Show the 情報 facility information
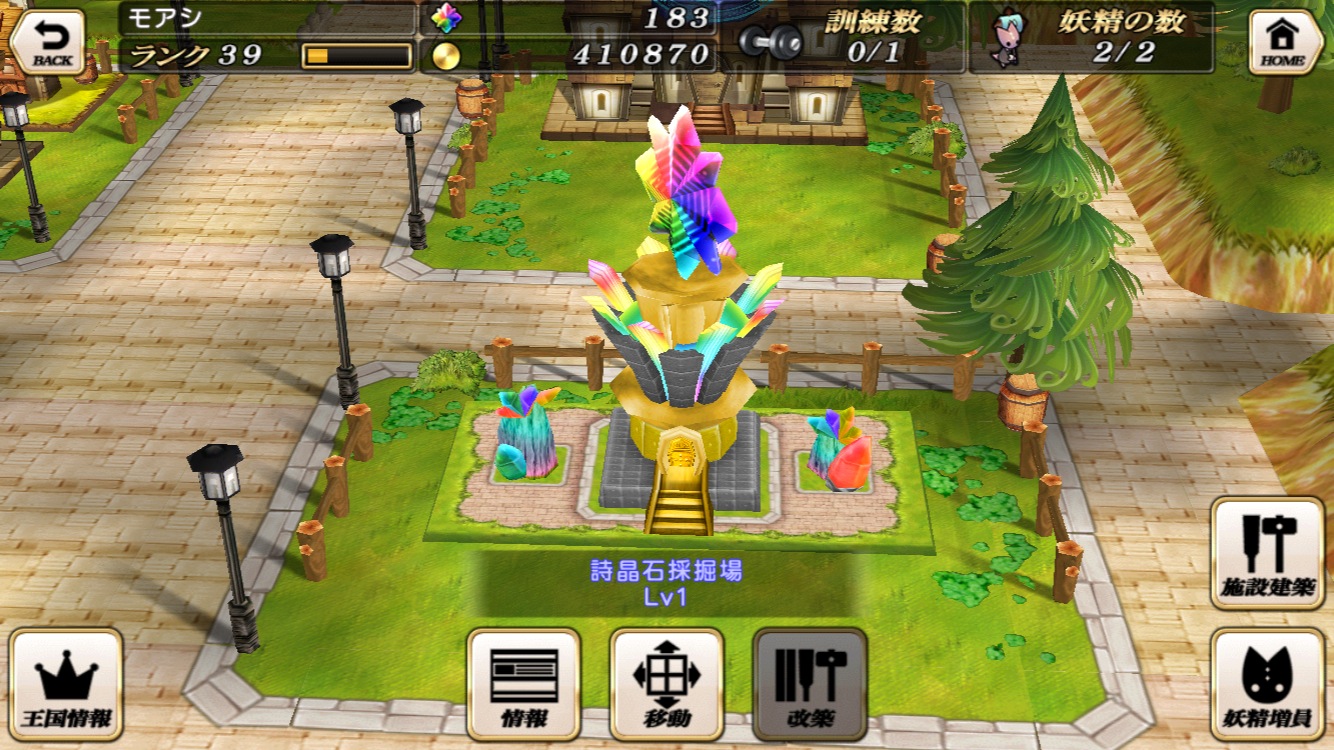The width and height of the screenshot is (1334, 750). [x=524, y=684]
